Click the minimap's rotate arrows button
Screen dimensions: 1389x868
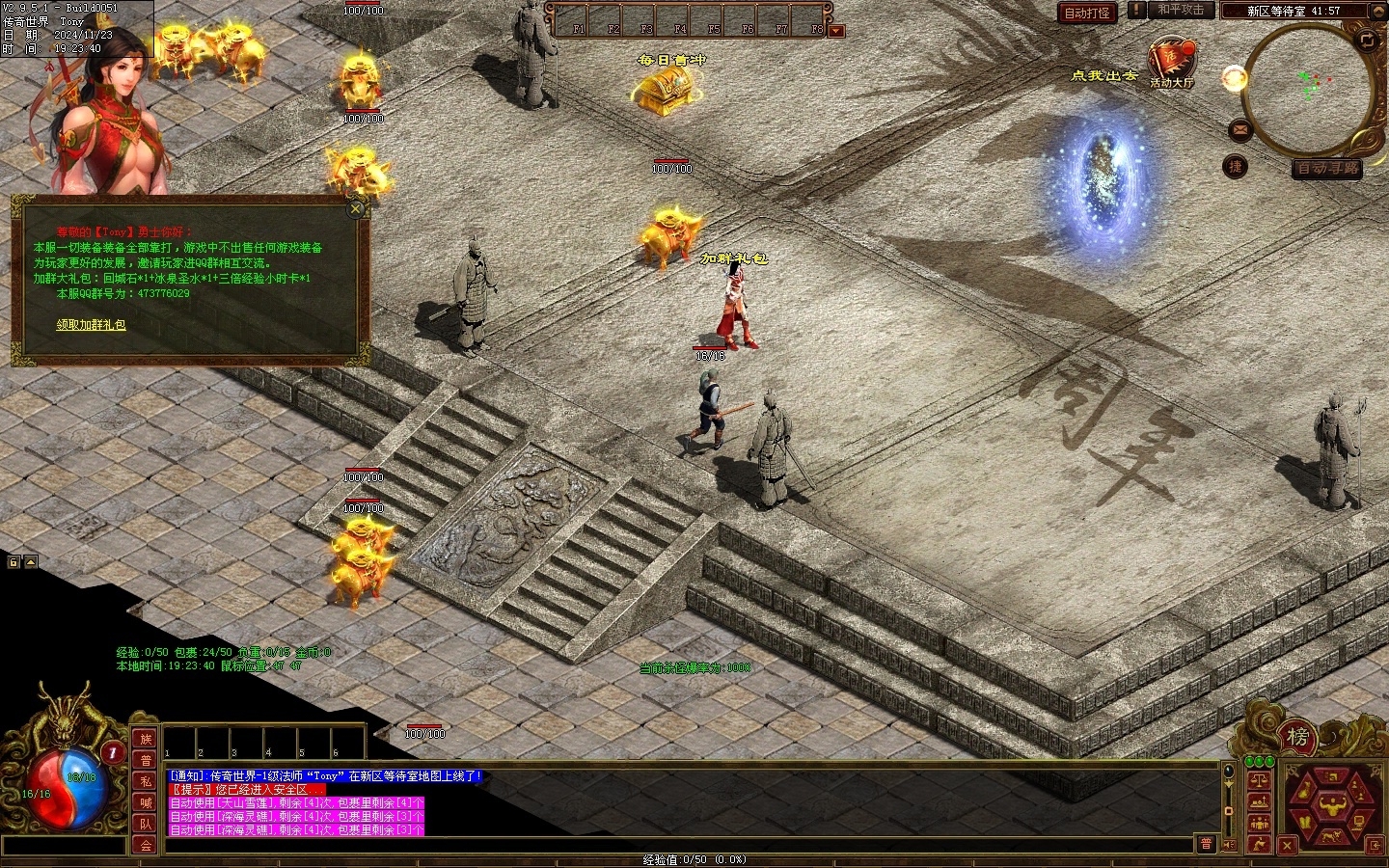[1367, 40]
